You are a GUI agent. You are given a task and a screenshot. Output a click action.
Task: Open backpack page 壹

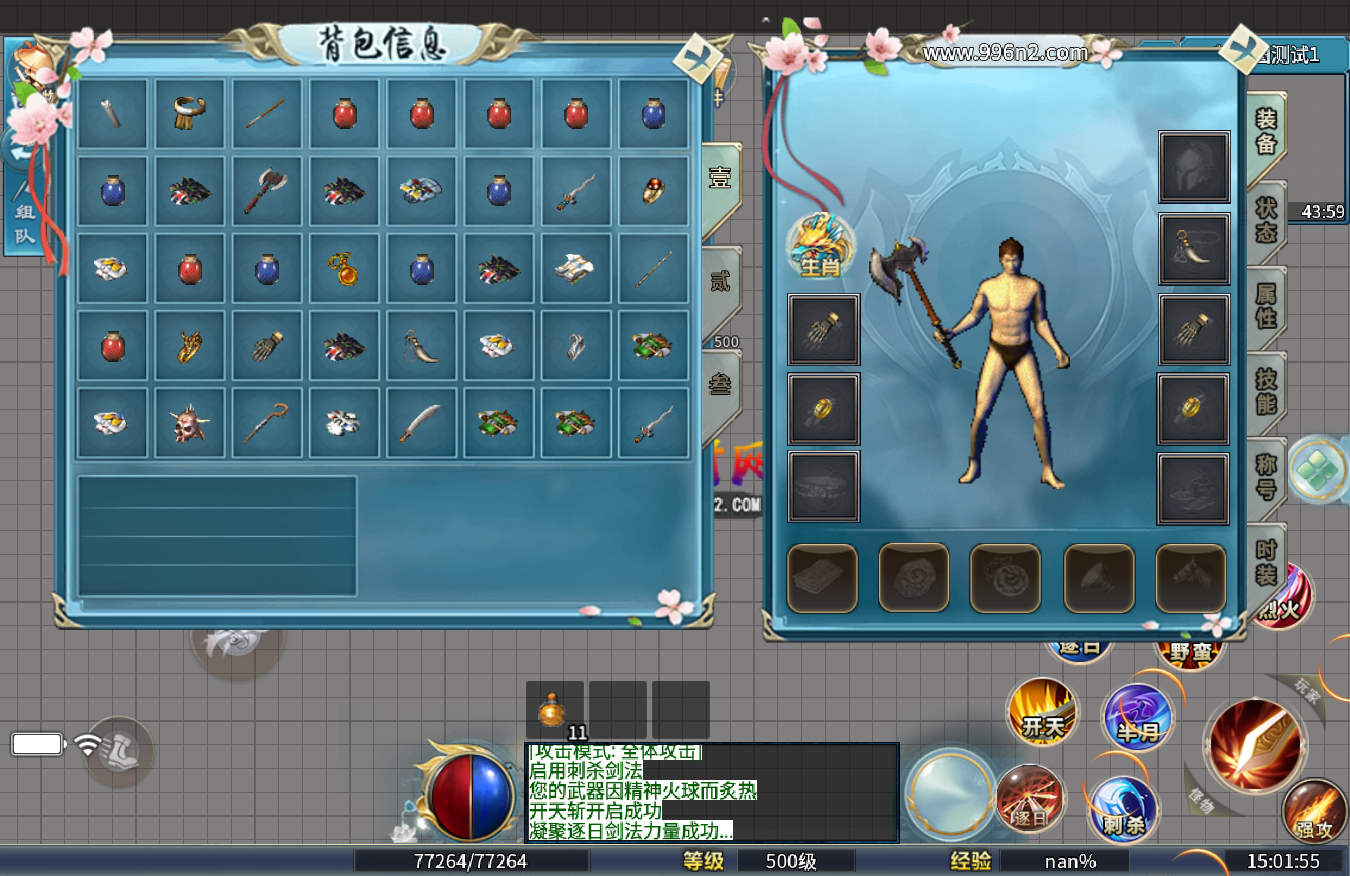(720, 180)
